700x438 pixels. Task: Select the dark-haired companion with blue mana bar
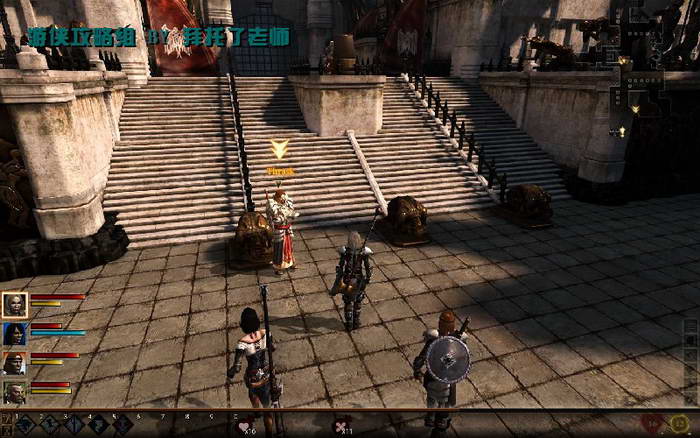coord(15,333)
